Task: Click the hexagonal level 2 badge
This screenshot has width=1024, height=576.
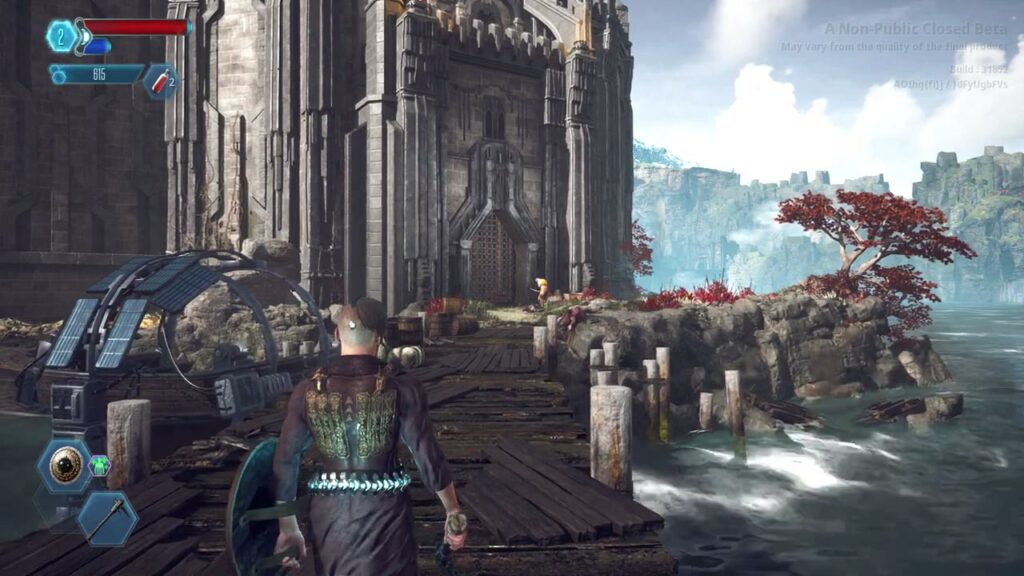Action: click(62, 36)
